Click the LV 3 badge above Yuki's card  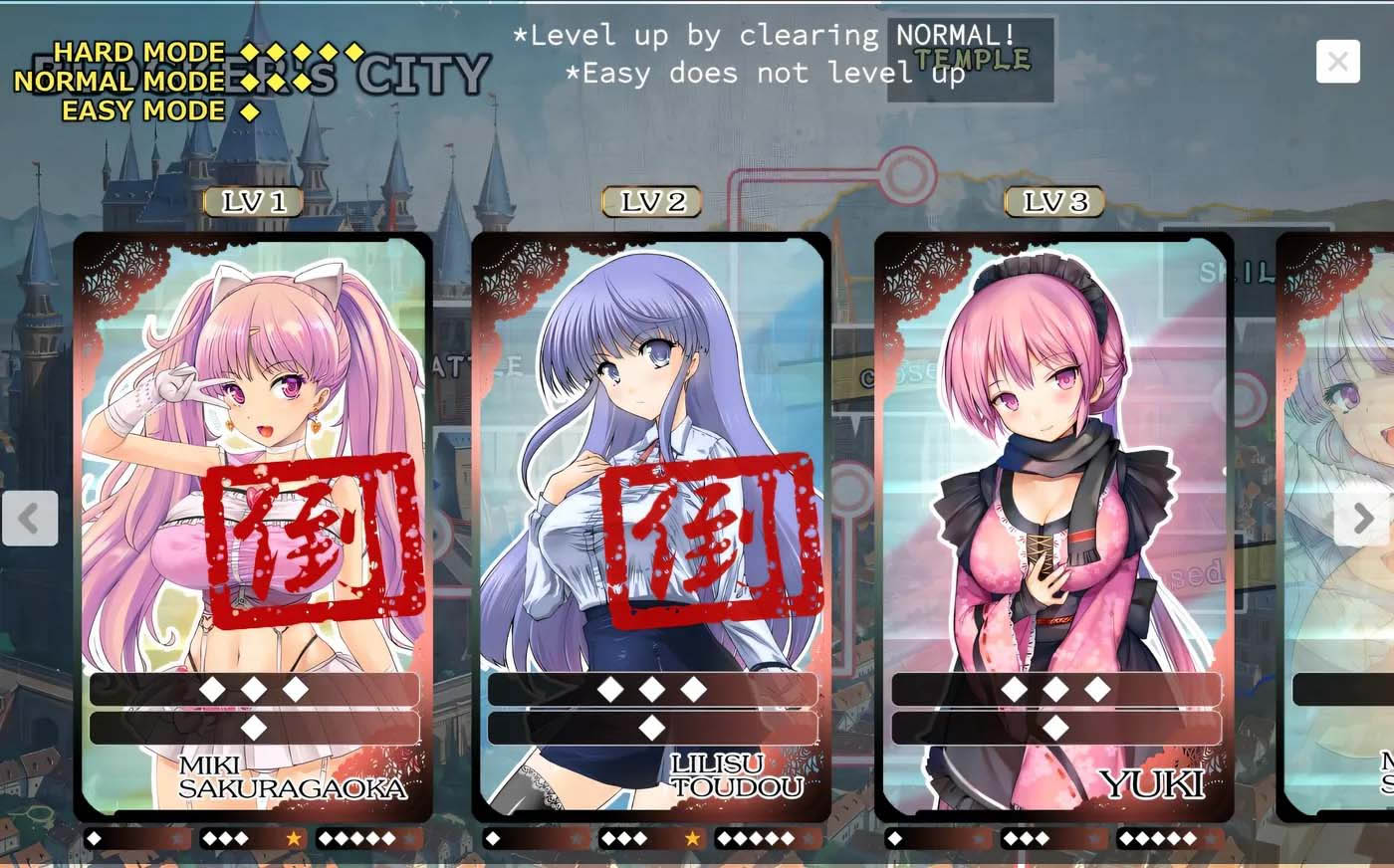[x=1054, y=201]
